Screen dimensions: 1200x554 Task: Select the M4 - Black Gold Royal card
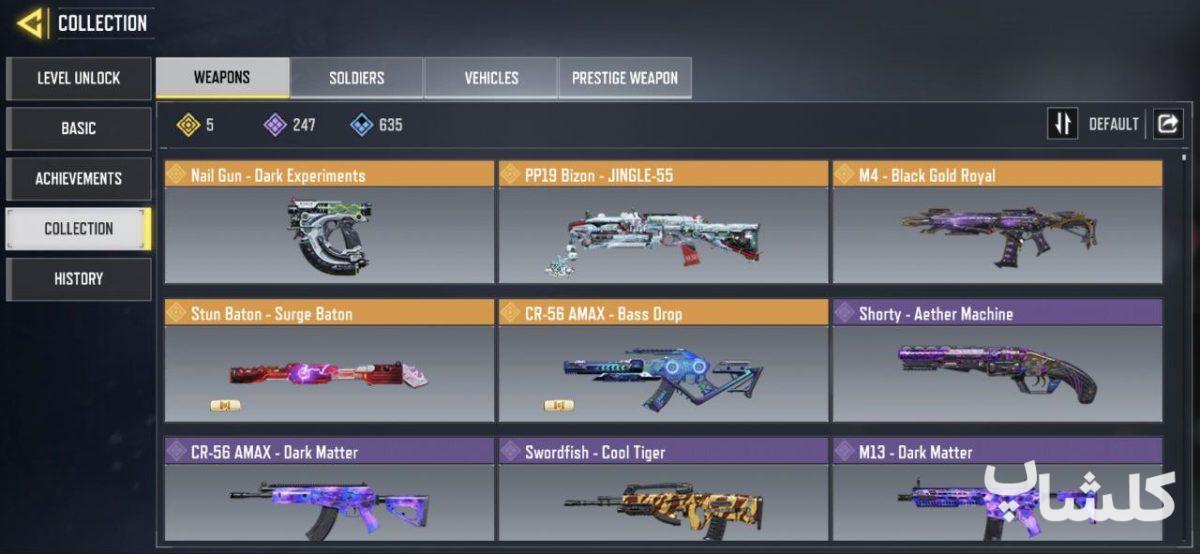pyautogui.click(x=997, y=223)
